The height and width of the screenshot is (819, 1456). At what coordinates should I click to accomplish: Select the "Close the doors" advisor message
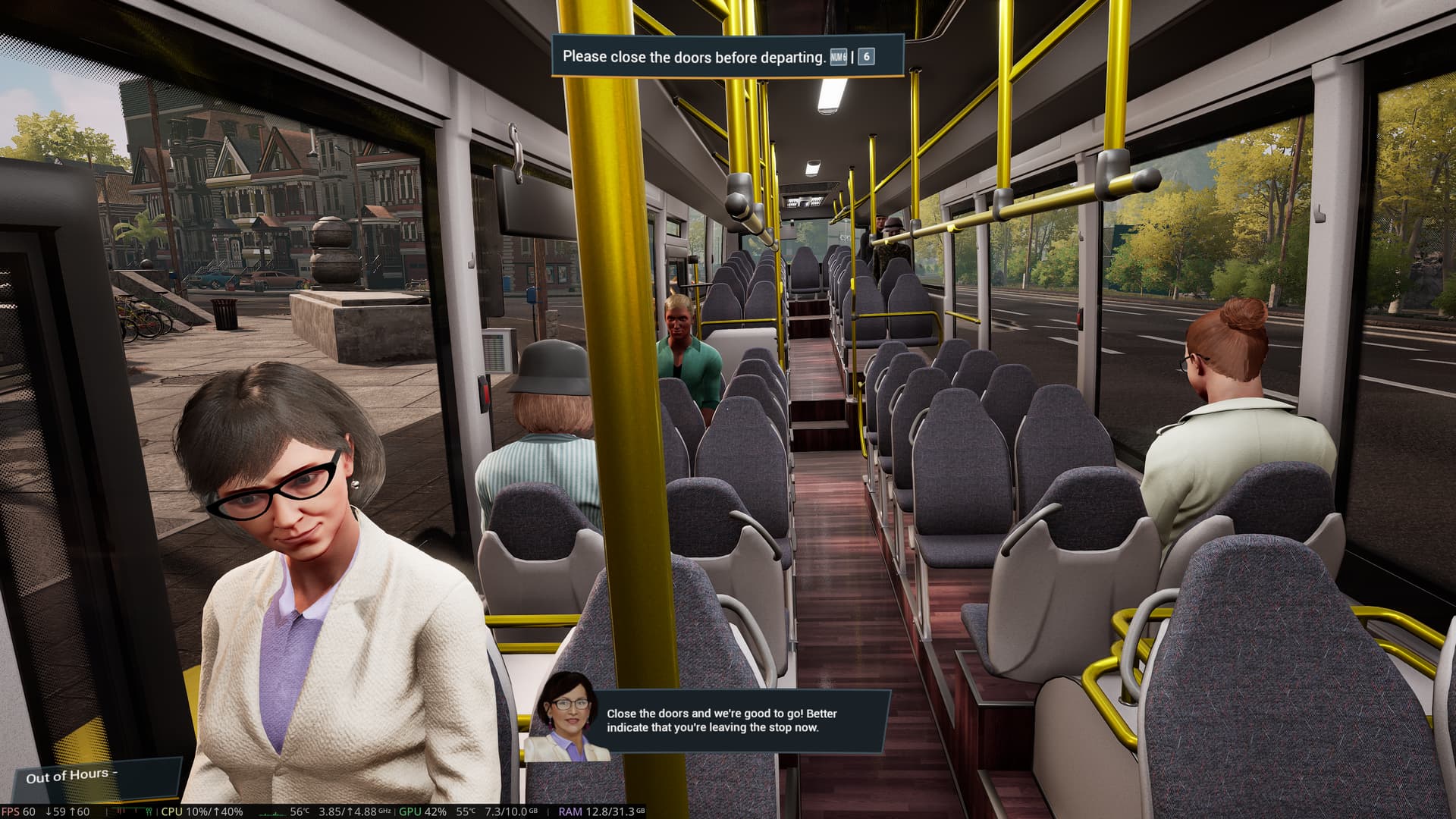(x=721, y=720)
